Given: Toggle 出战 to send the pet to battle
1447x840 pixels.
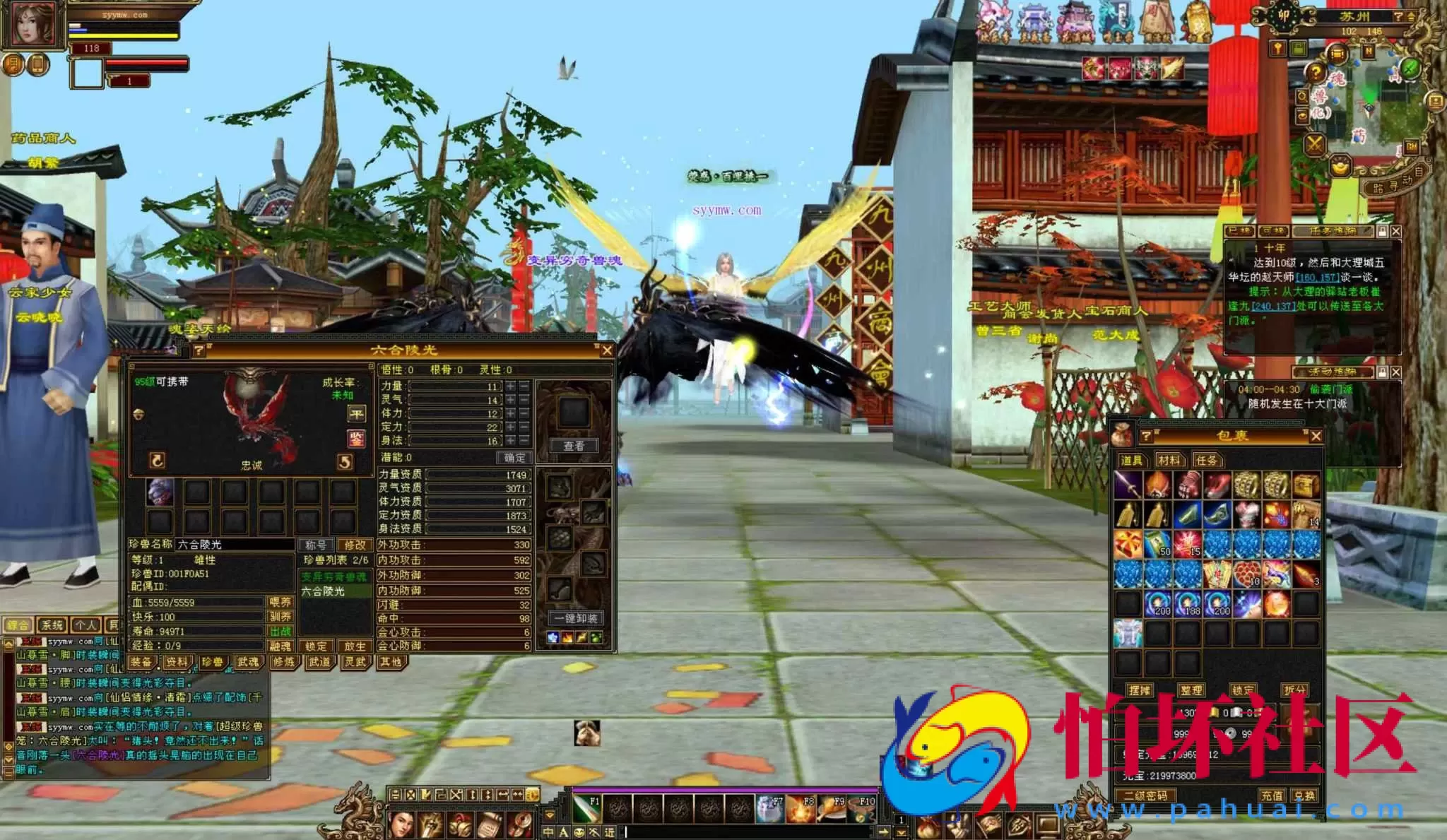Looking at the screenshot, I should pyautogui.click(x=280, y=630).
